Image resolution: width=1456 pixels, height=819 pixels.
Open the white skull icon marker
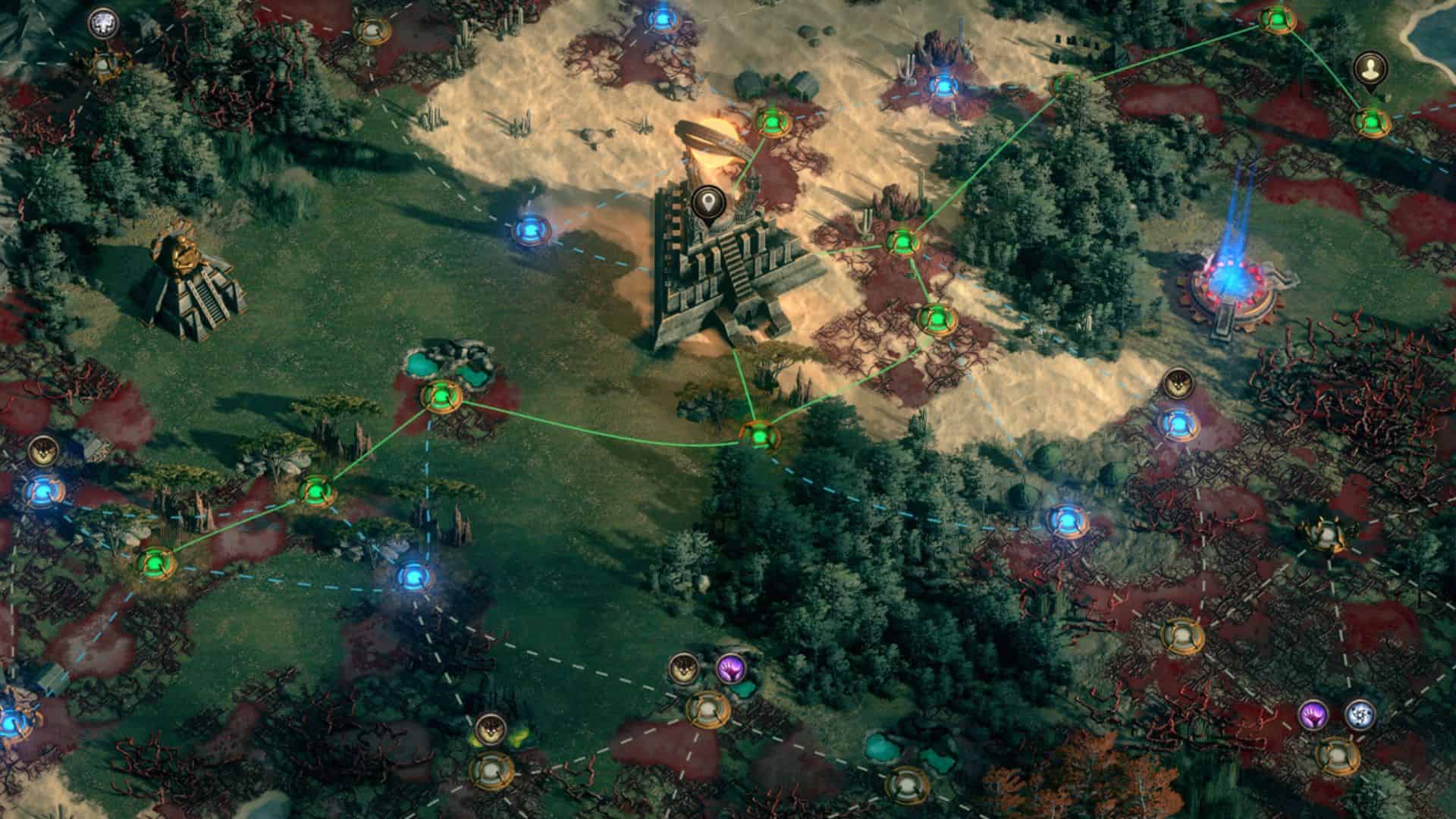pyautogui.click(x=101, y=24)
